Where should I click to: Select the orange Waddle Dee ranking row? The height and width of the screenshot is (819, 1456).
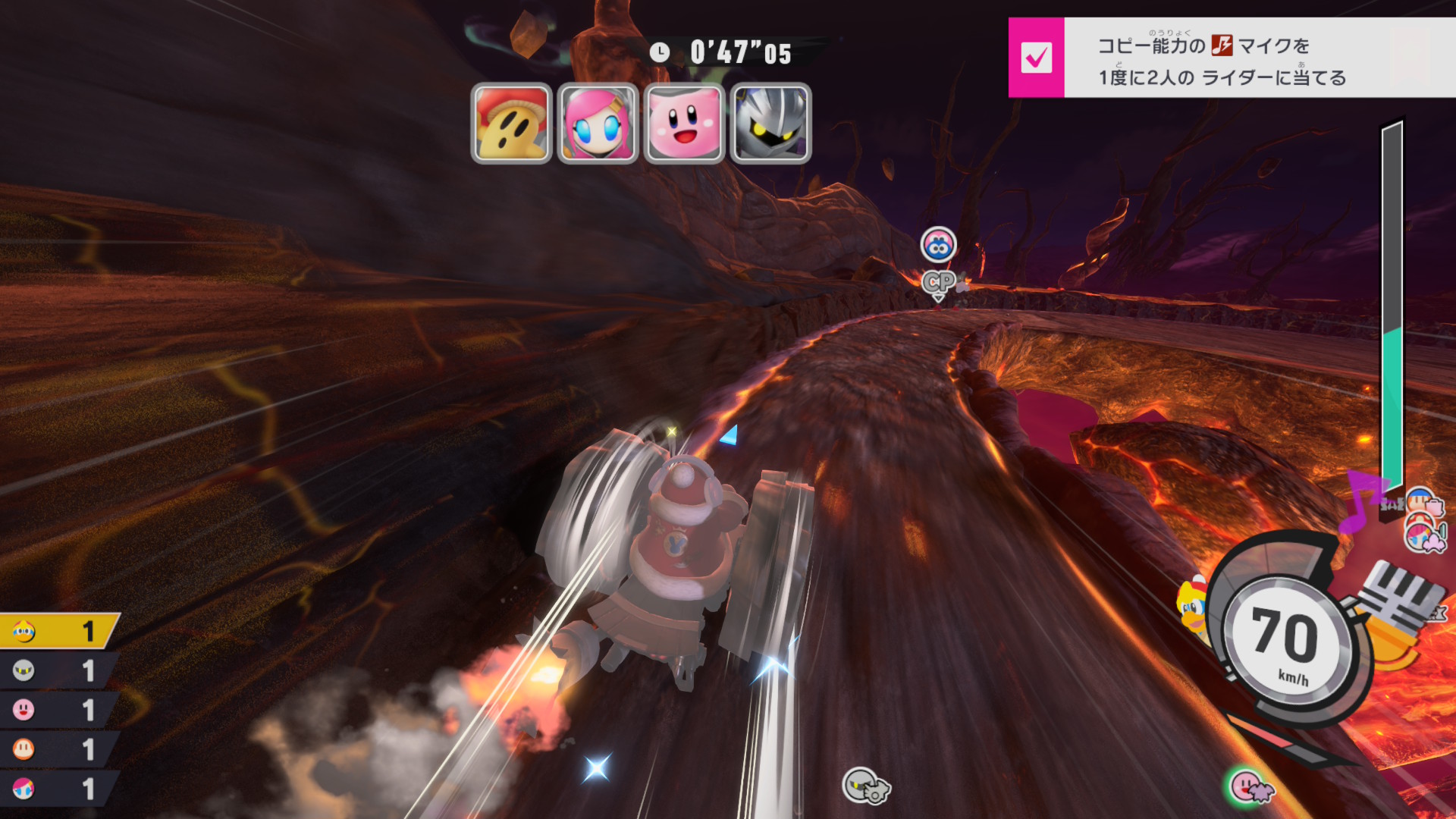point(58,749)
